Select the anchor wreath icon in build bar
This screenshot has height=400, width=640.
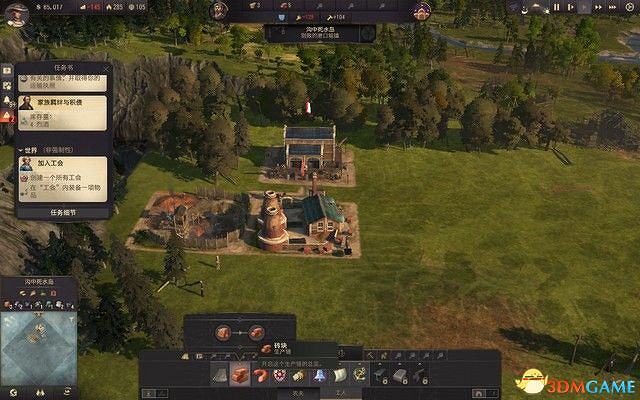pos(358,373)
